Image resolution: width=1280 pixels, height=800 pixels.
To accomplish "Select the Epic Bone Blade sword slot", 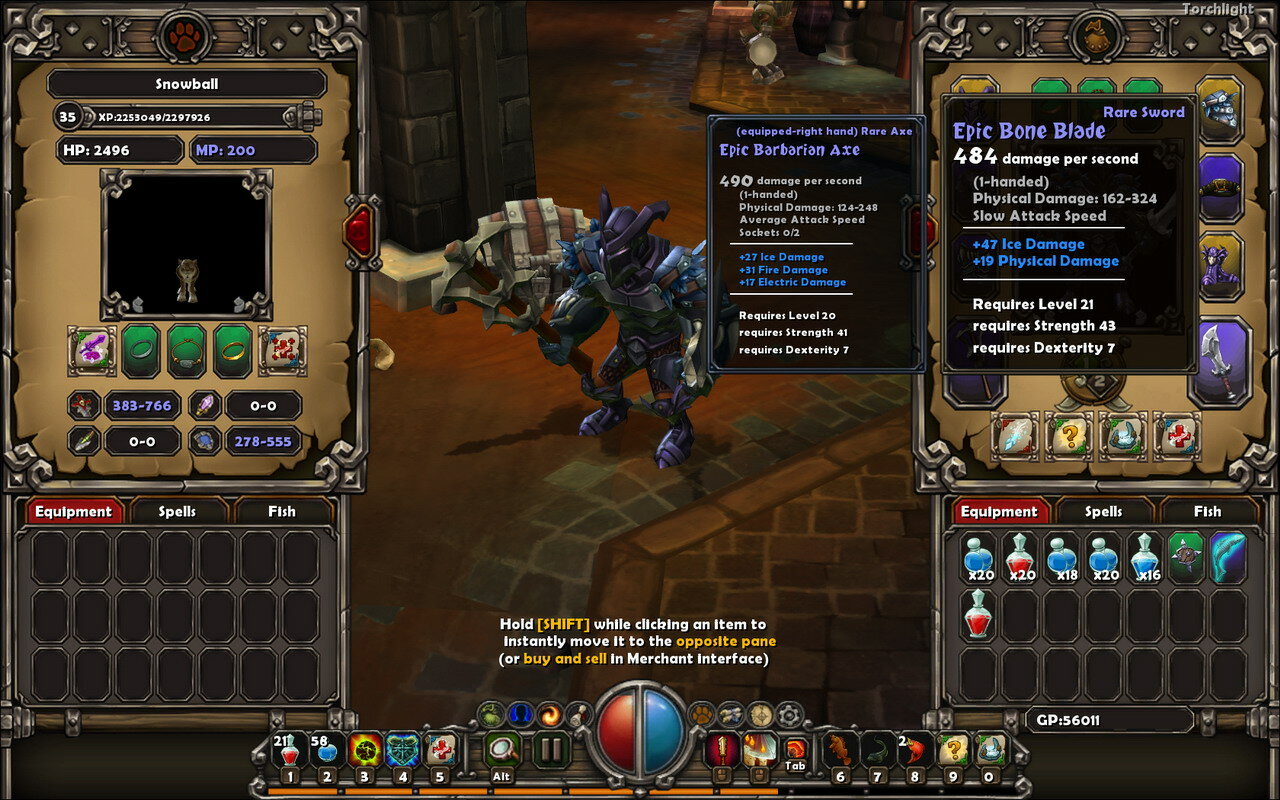I will (x=1220, y=361).
